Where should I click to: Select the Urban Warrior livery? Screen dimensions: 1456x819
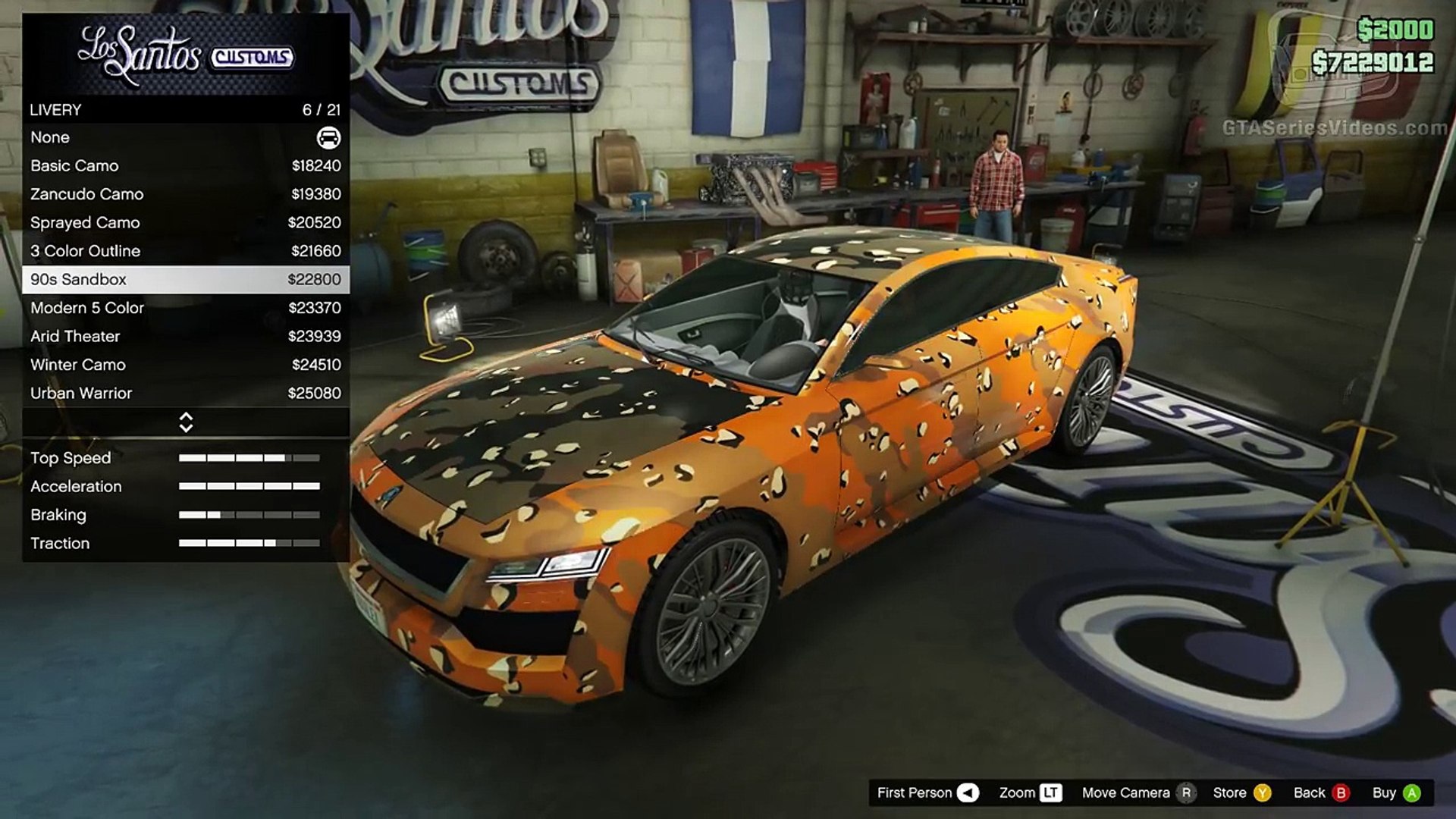tap(185, 394)
